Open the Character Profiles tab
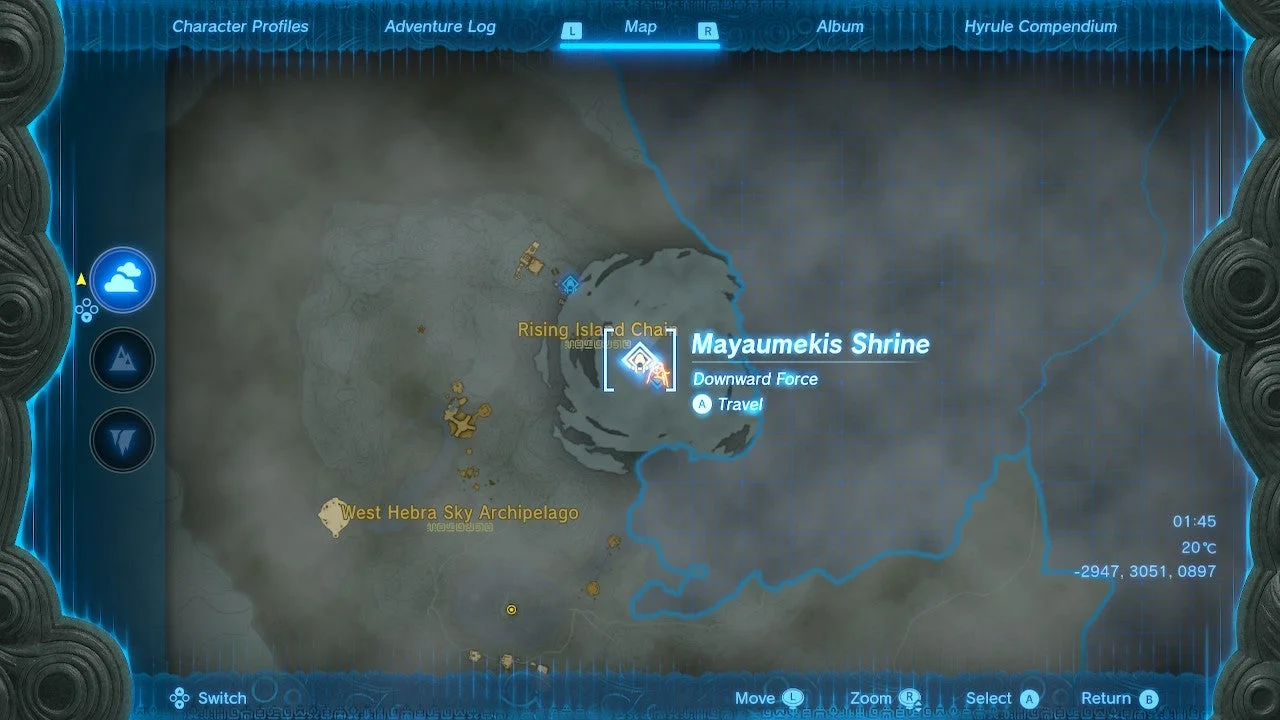This screenshot has height=720, width=1280. pos(240,26)
